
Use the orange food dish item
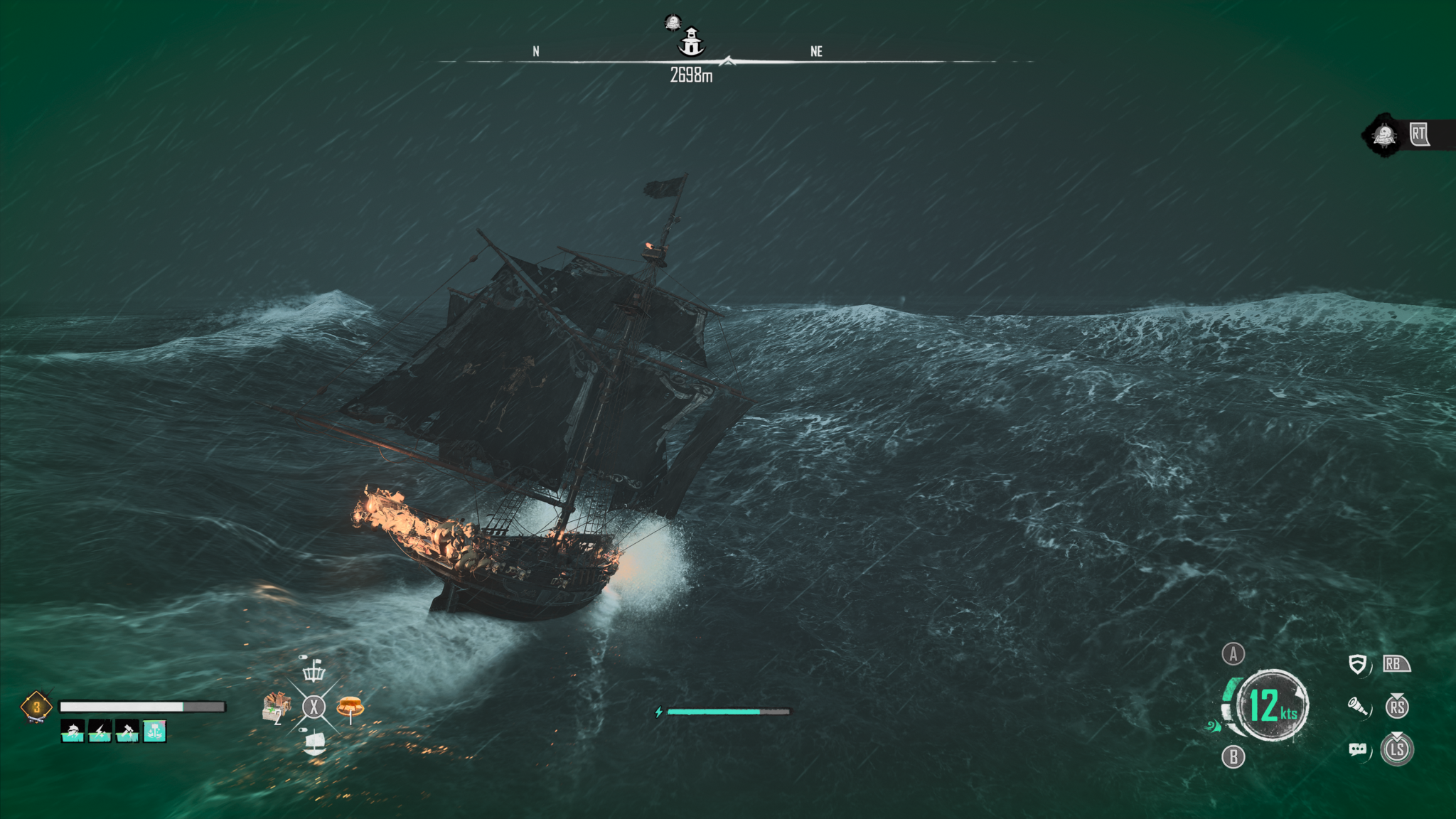pos(350,707)
